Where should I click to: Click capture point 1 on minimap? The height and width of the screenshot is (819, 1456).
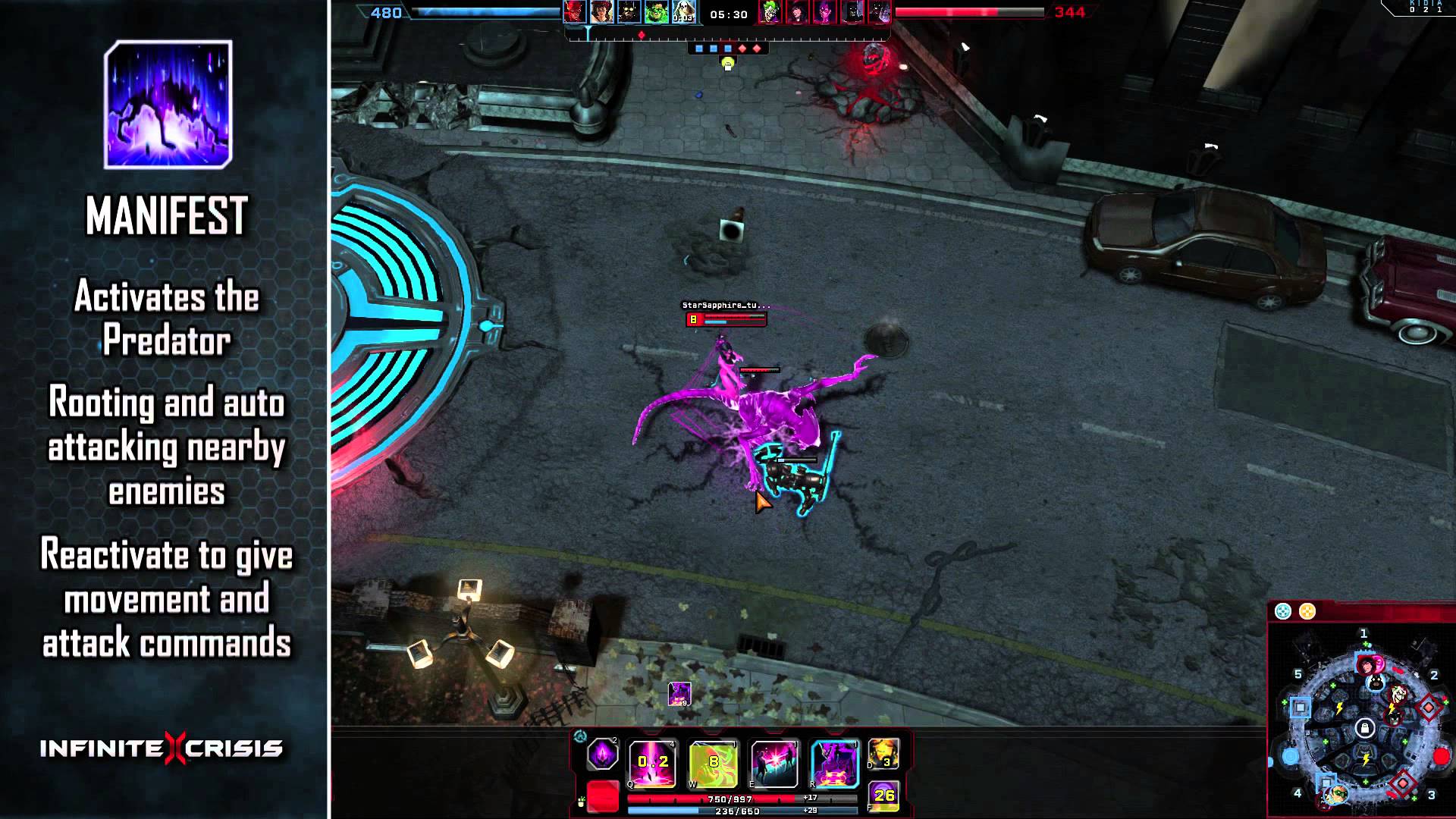point(1364,634)
